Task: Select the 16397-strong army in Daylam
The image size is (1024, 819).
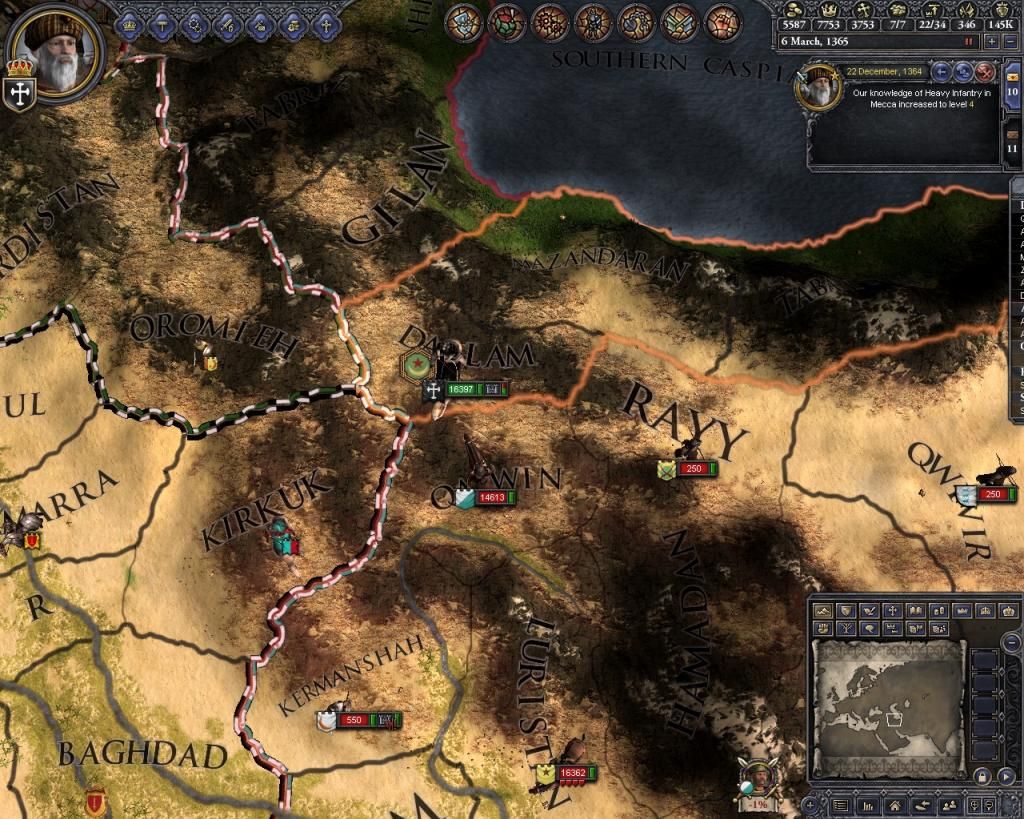Action: coord(461,389)
